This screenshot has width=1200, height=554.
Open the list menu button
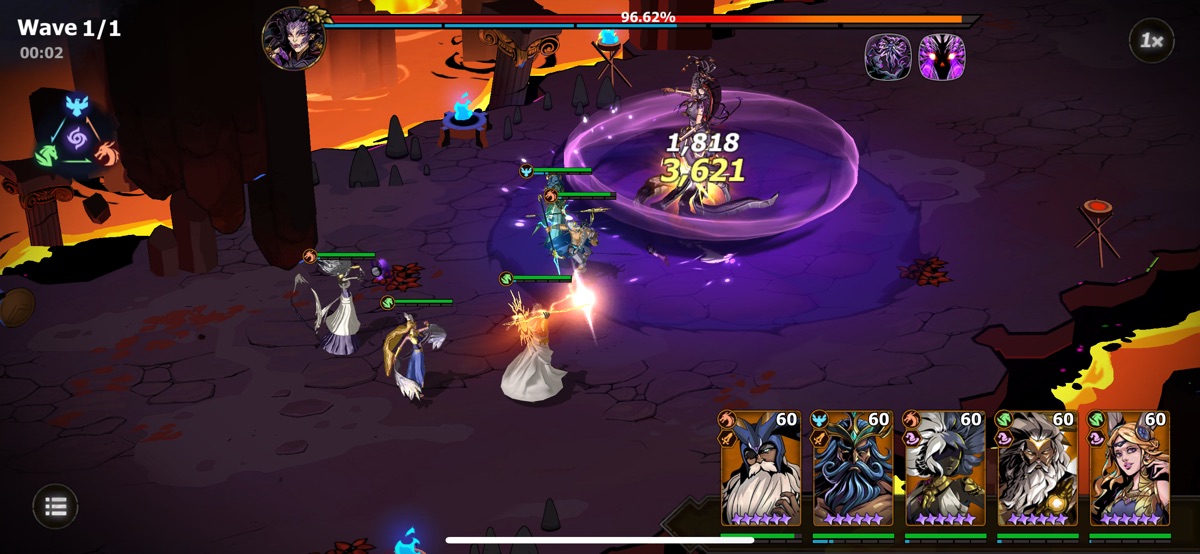(x=56, y=507)
